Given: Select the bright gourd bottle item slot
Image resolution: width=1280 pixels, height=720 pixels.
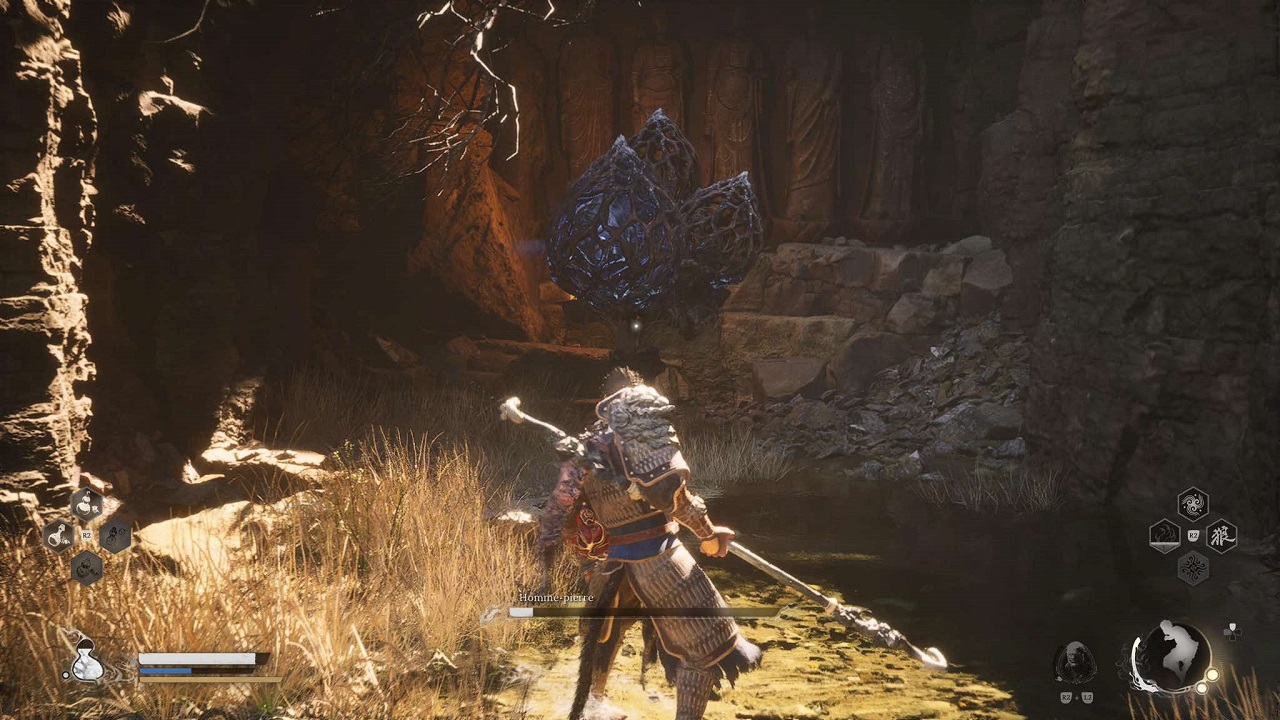Looking at the screenshot, I should click(86, 504).
